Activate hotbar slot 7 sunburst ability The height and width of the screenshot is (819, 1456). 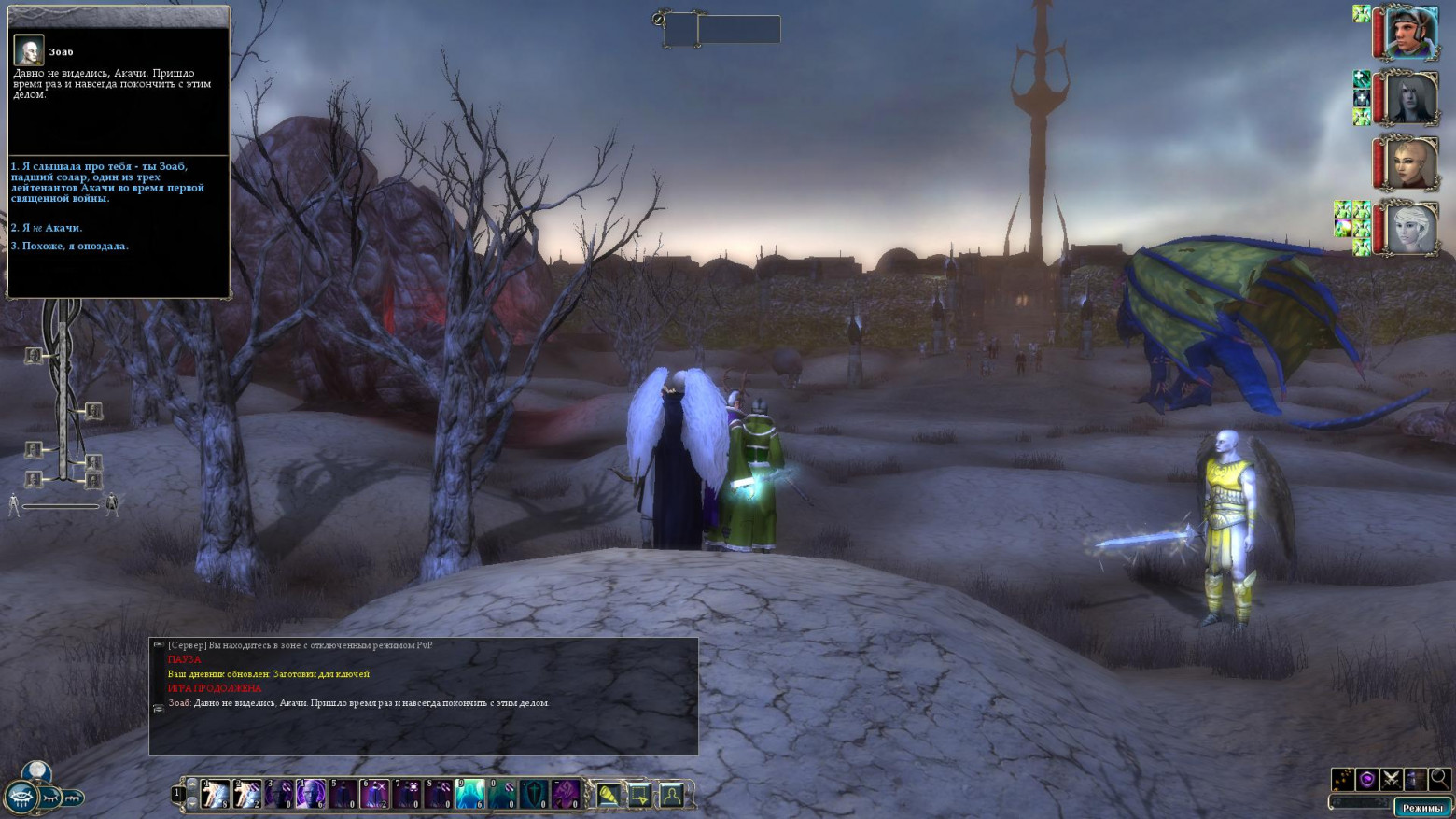click(406, 794)
